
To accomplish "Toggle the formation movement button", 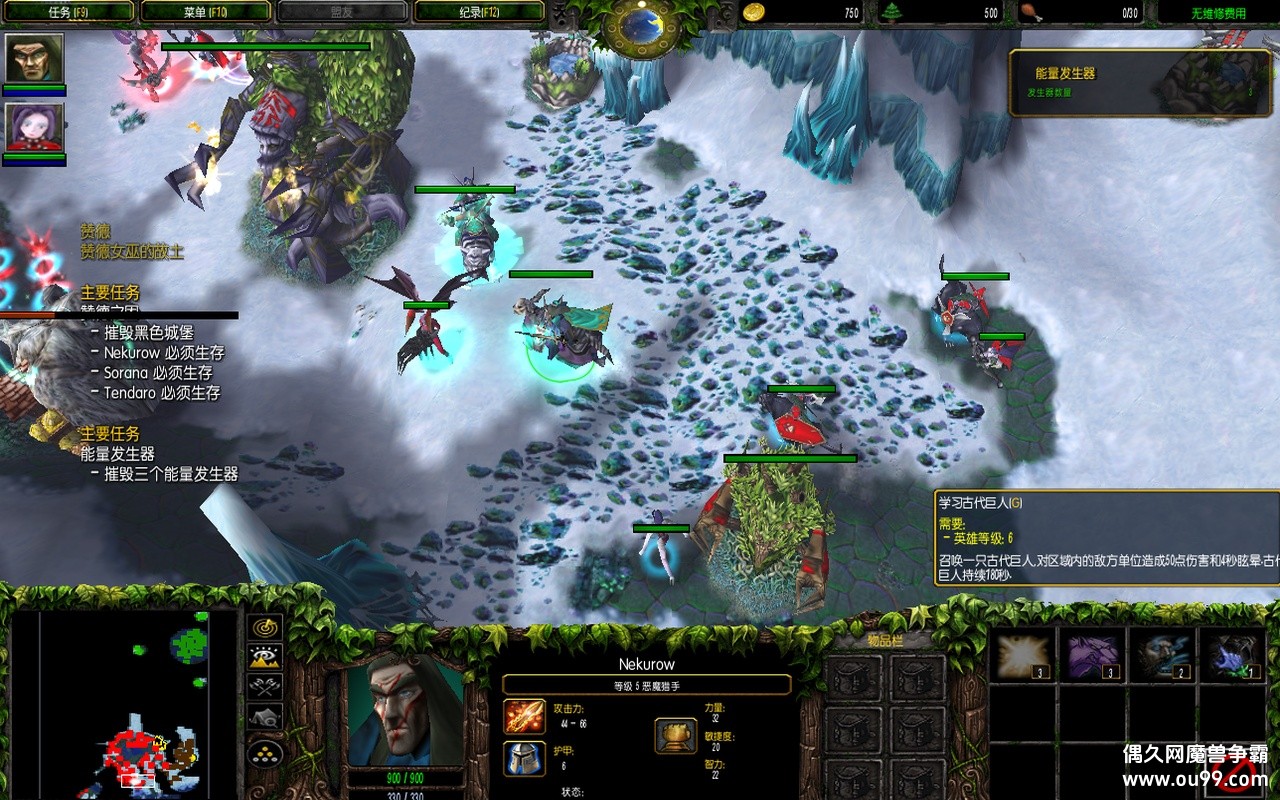I will 265,753.
